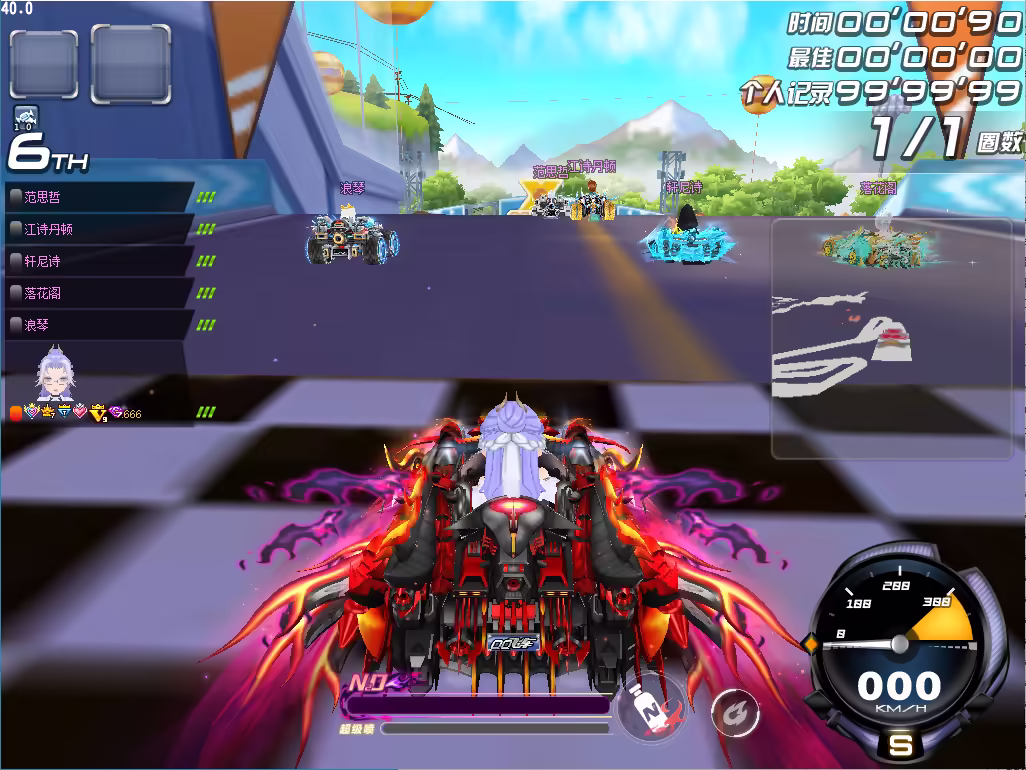1026x770 pixels.
Task: Click the S gear badge on the speedometer
Action: coord(901,745)
